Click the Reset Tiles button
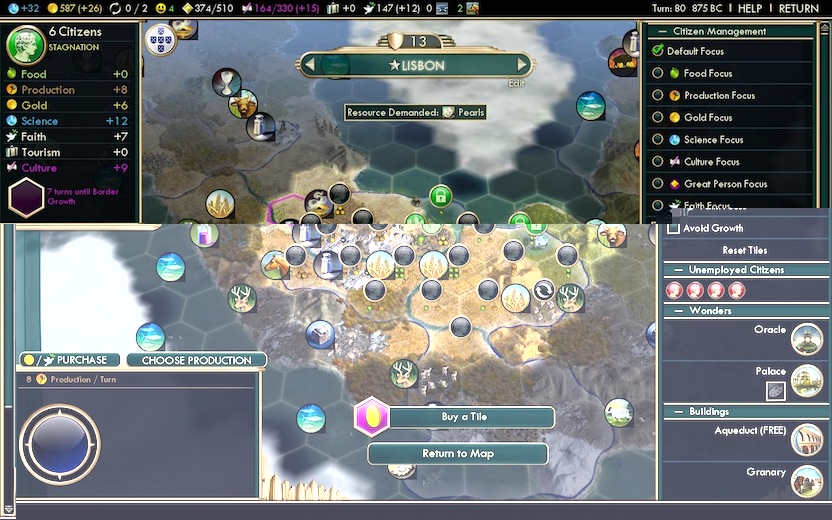The height and width of the screenshot is (520, 832). [744, 250]
